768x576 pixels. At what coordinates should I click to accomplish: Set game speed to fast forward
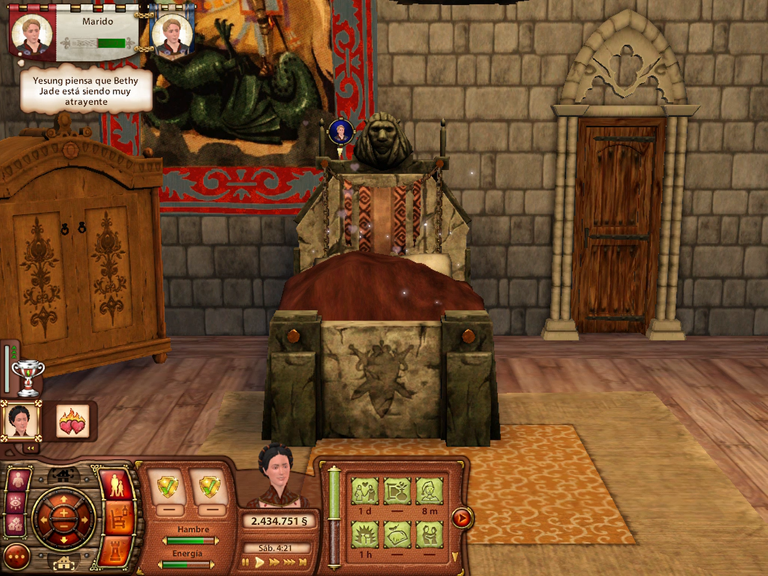click(x=276, y=563)
